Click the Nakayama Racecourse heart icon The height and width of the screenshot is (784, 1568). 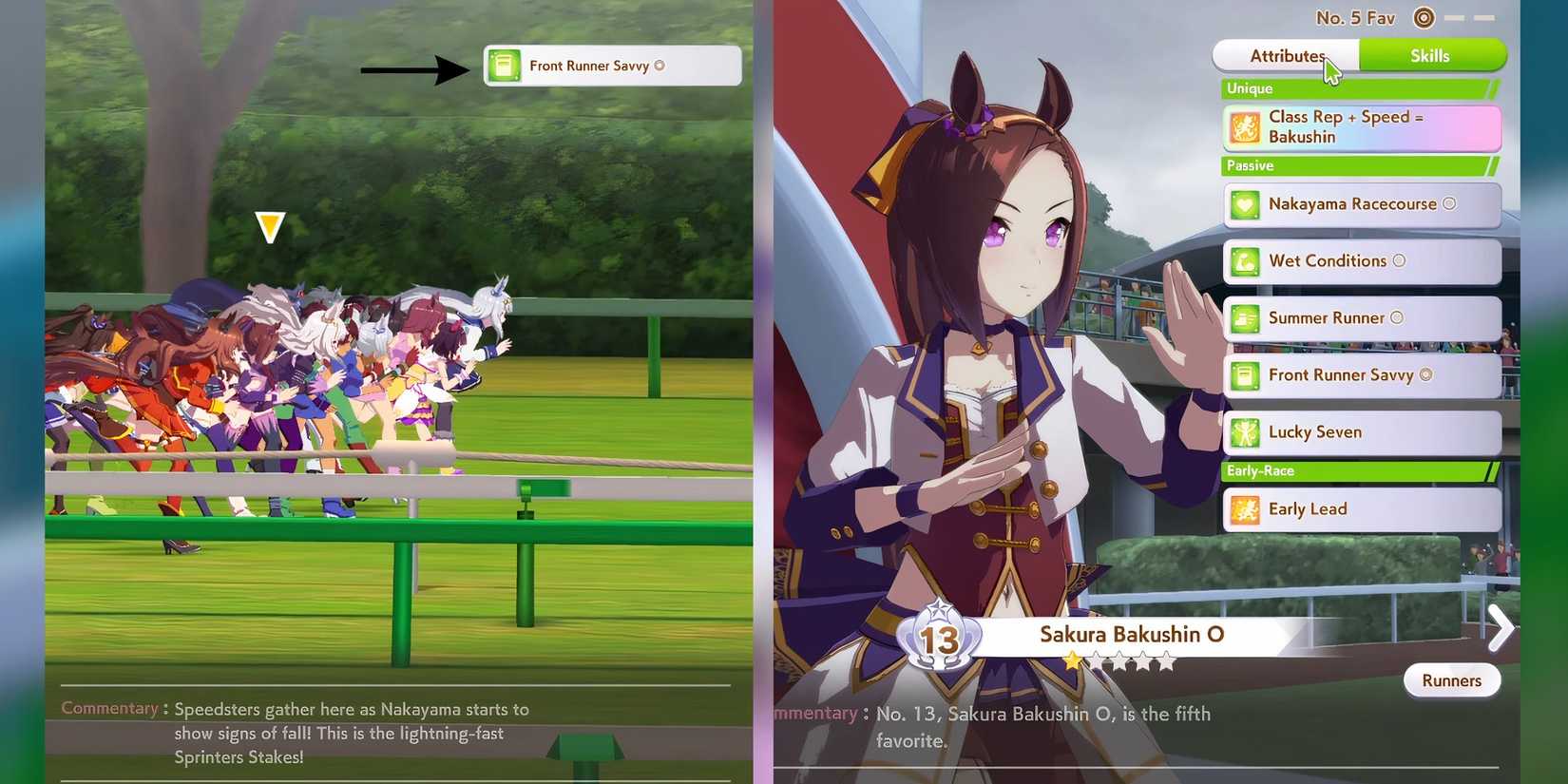click(1246, 203)
